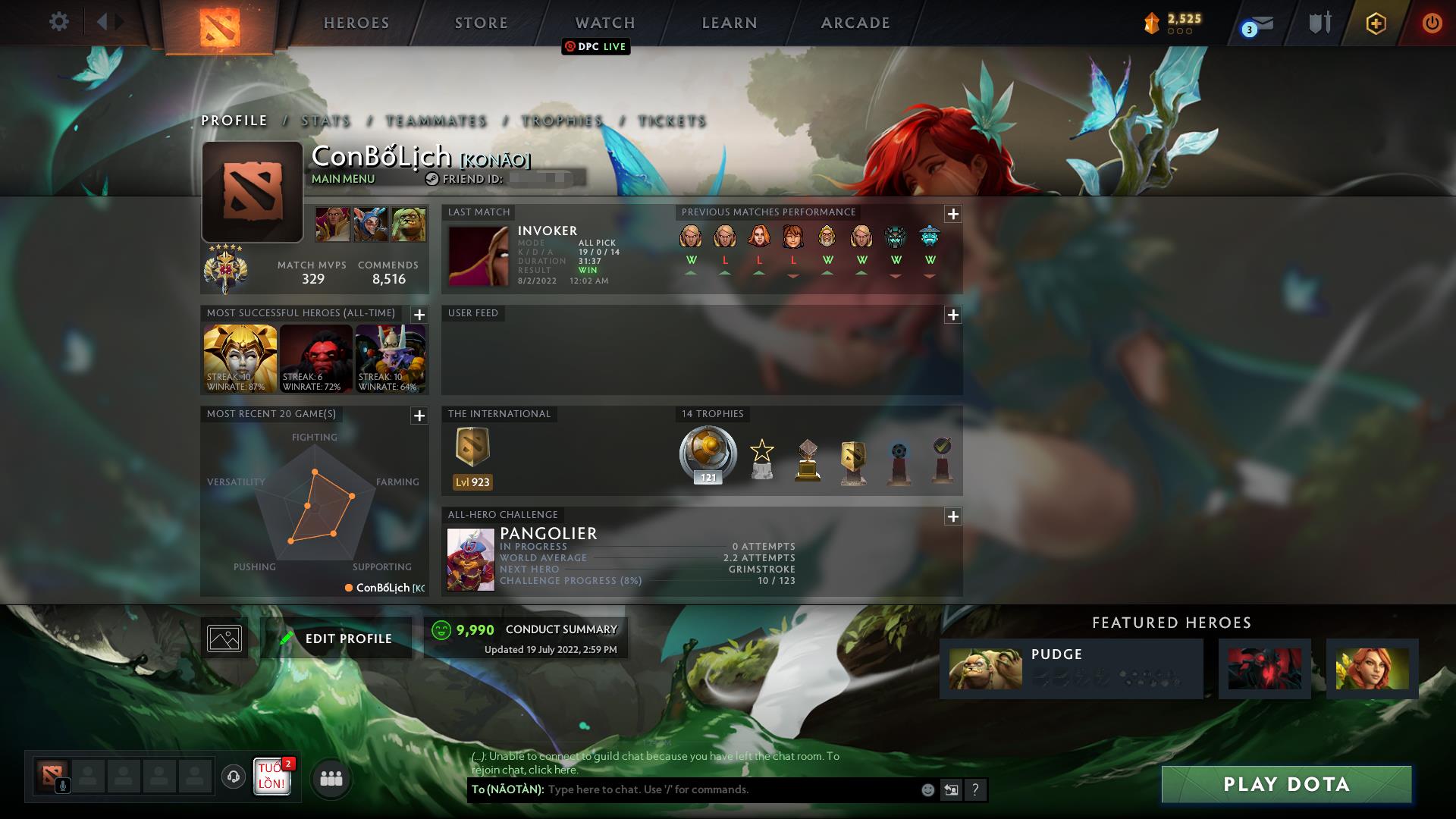Open the Armory icon in the top bar

point(1319,23)
